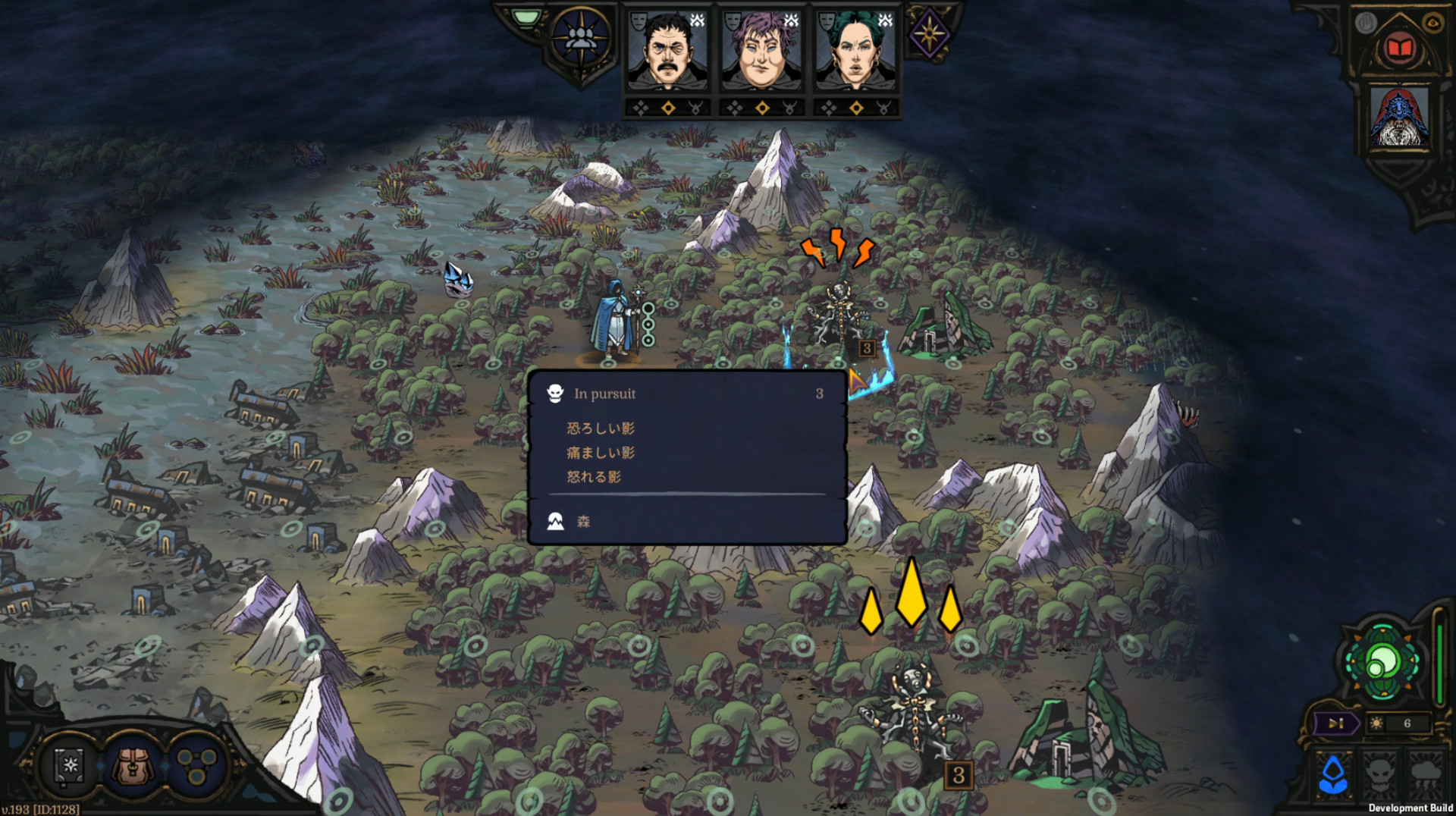
Task: Select the compass party banner near the portraits
Action: click(579, 39)
